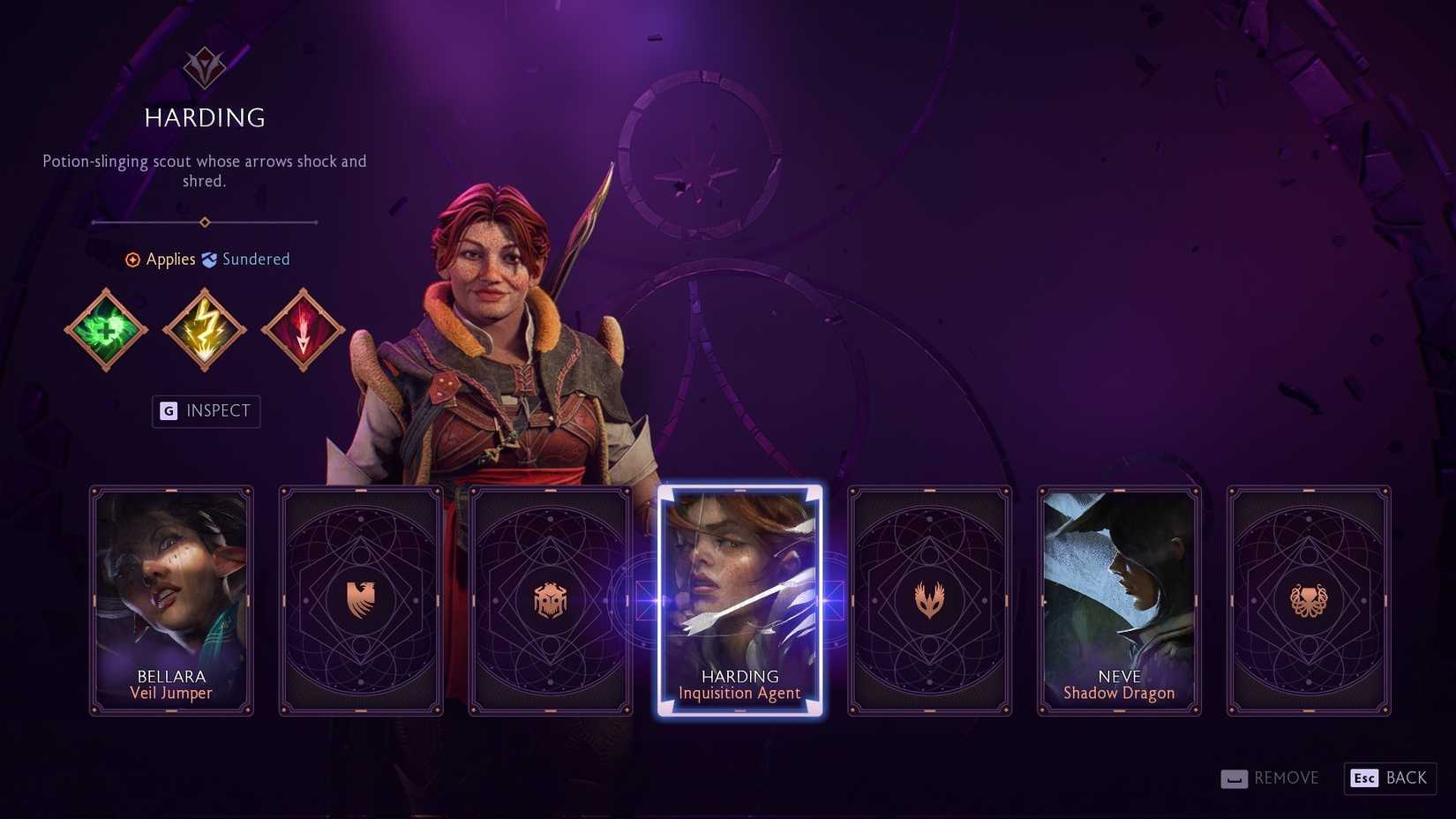Image resolution: width=1456 pixels, height=819 pixels.
Task: Click the kraken emblem face-down card
Action: 1309,599
